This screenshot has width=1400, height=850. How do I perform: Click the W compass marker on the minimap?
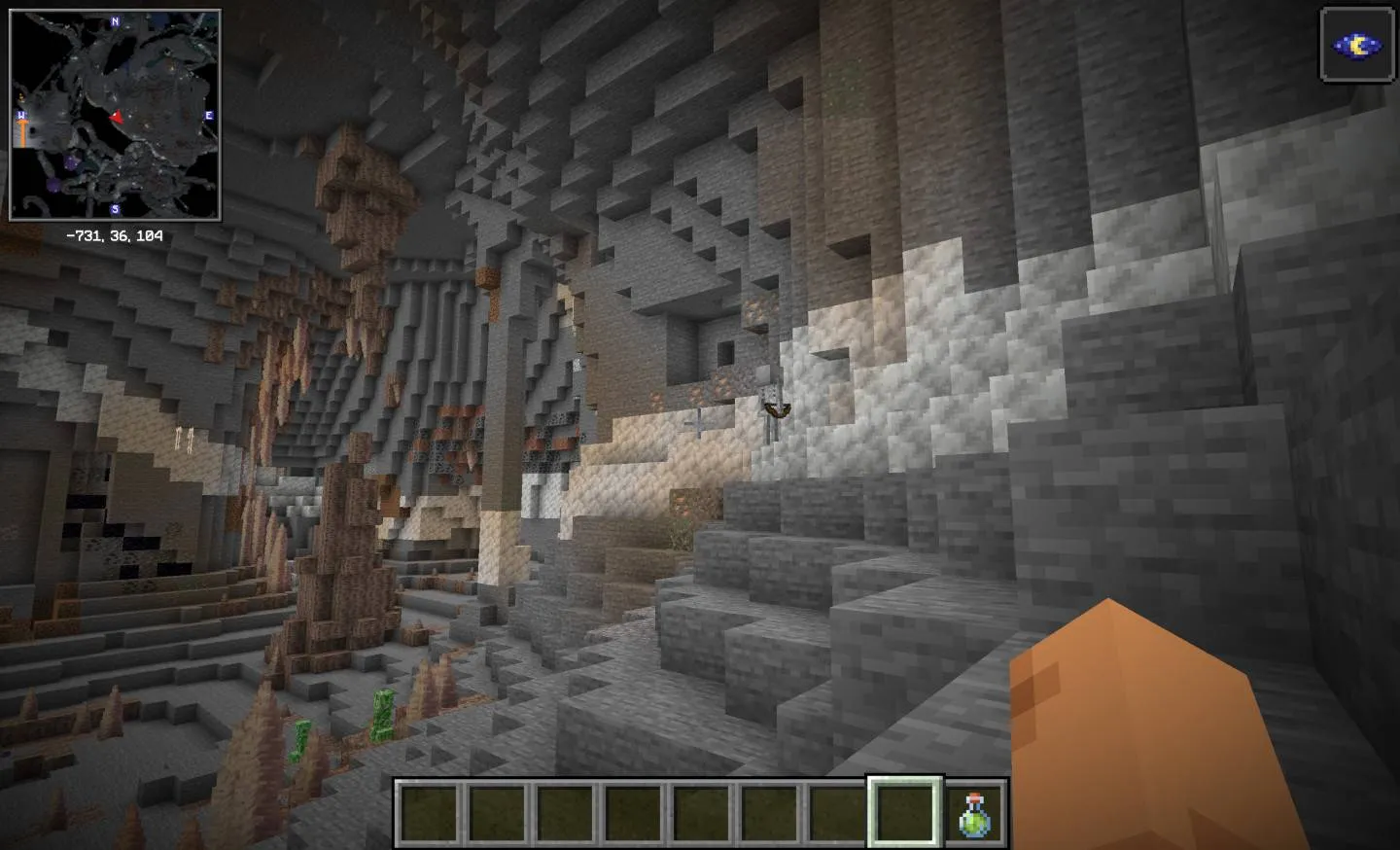[x=20, y=114]
